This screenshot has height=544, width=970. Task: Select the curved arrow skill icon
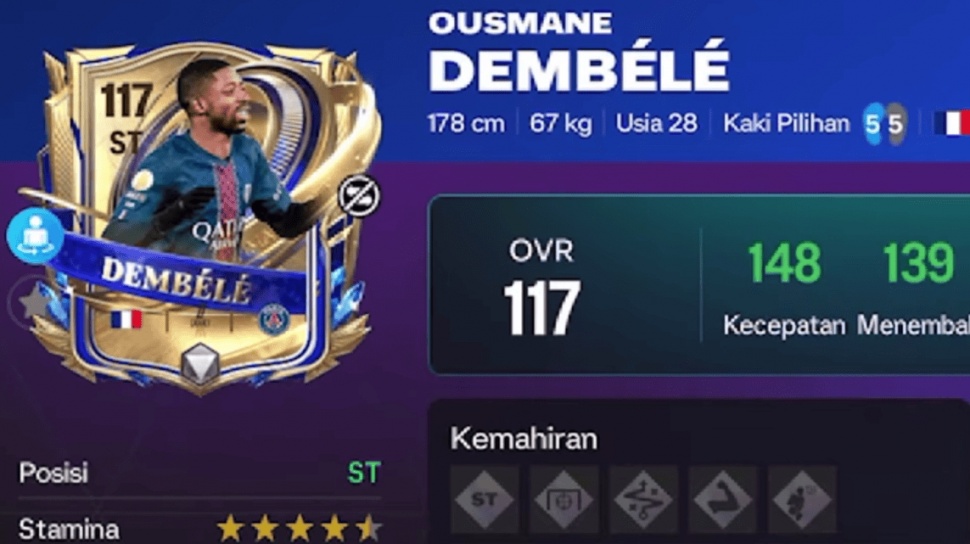tap(722, 498)
